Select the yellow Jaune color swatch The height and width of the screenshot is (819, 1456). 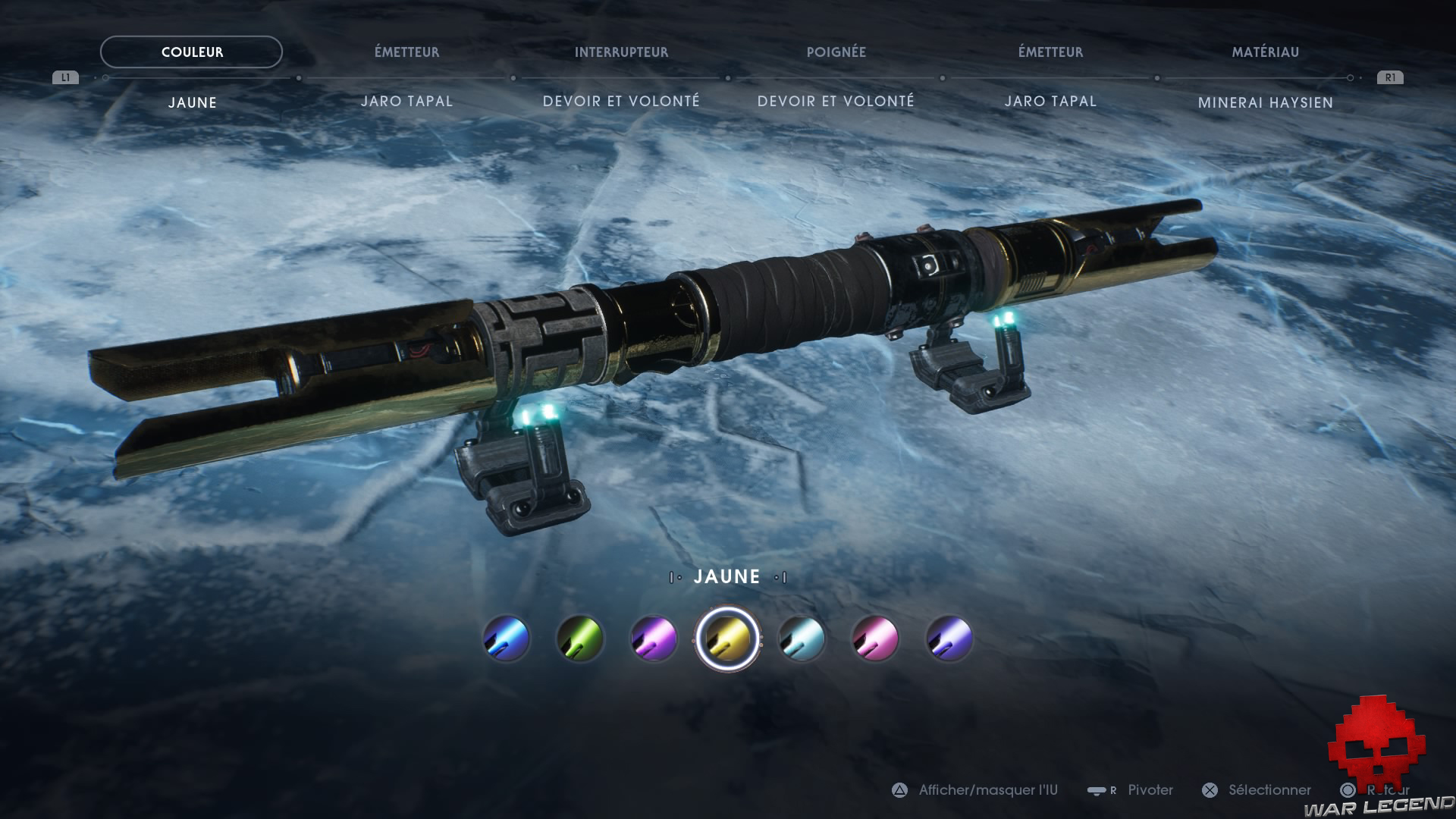727,639
